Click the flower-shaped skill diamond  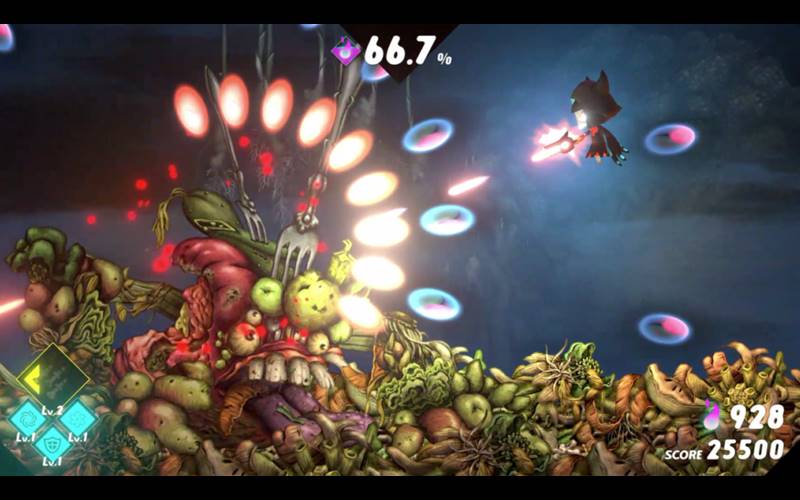78,419
